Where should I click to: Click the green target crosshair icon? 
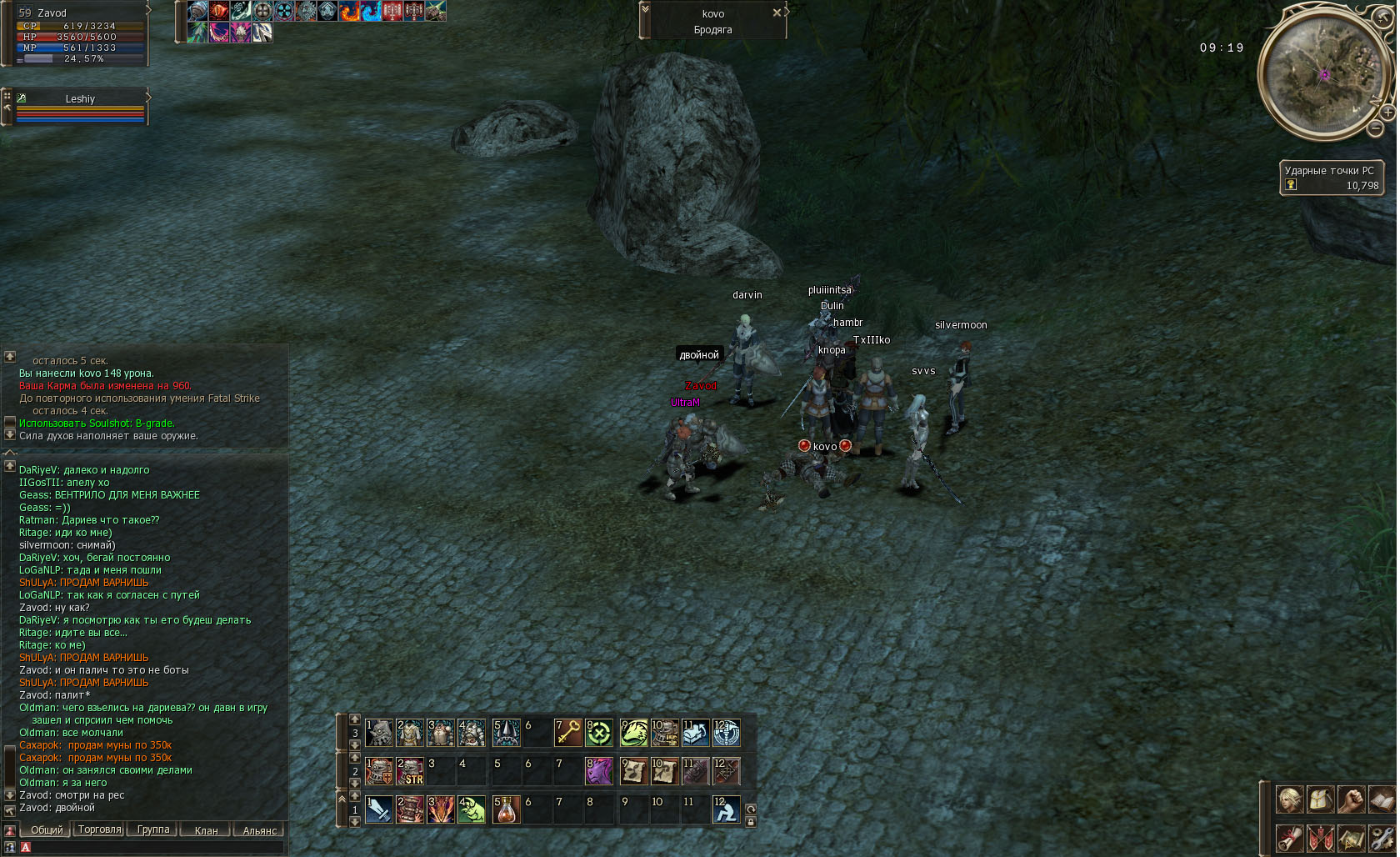[x=599, y=733]
